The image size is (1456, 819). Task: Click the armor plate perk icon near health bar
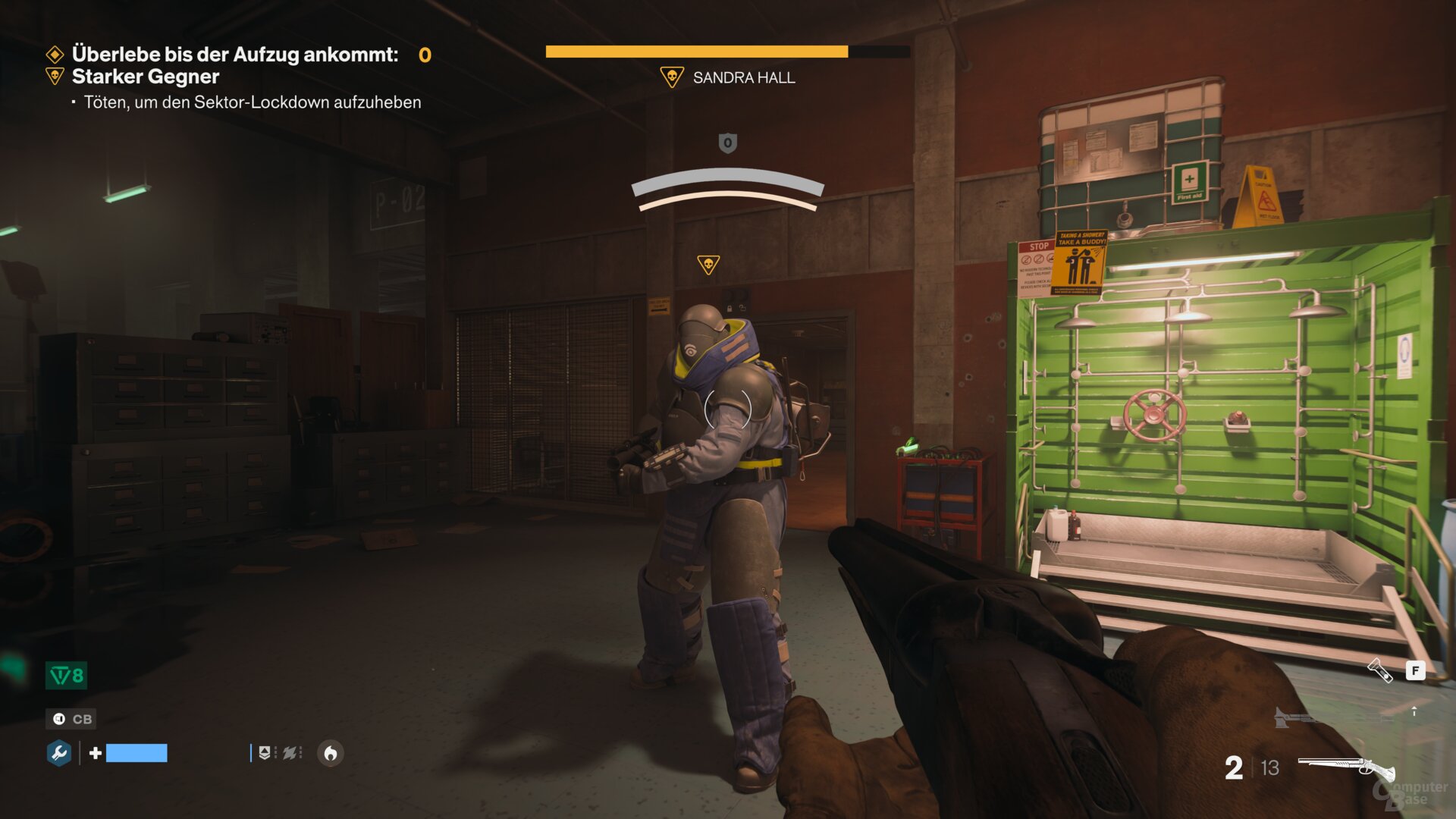(265, 753)
